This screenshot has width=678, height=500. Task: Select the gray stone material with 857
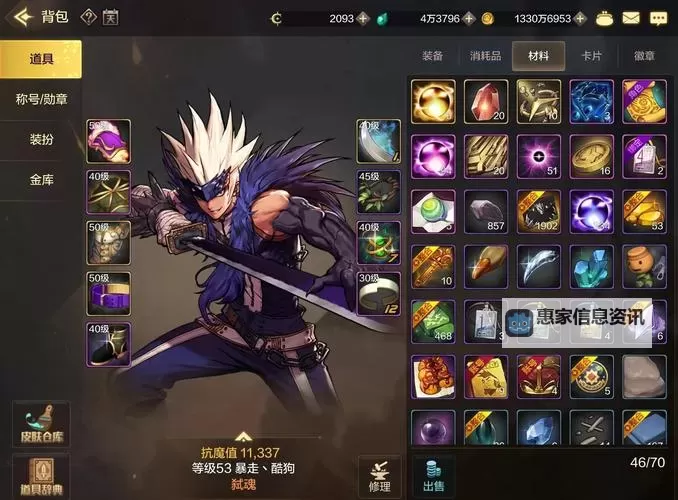(x=486, y=211)
